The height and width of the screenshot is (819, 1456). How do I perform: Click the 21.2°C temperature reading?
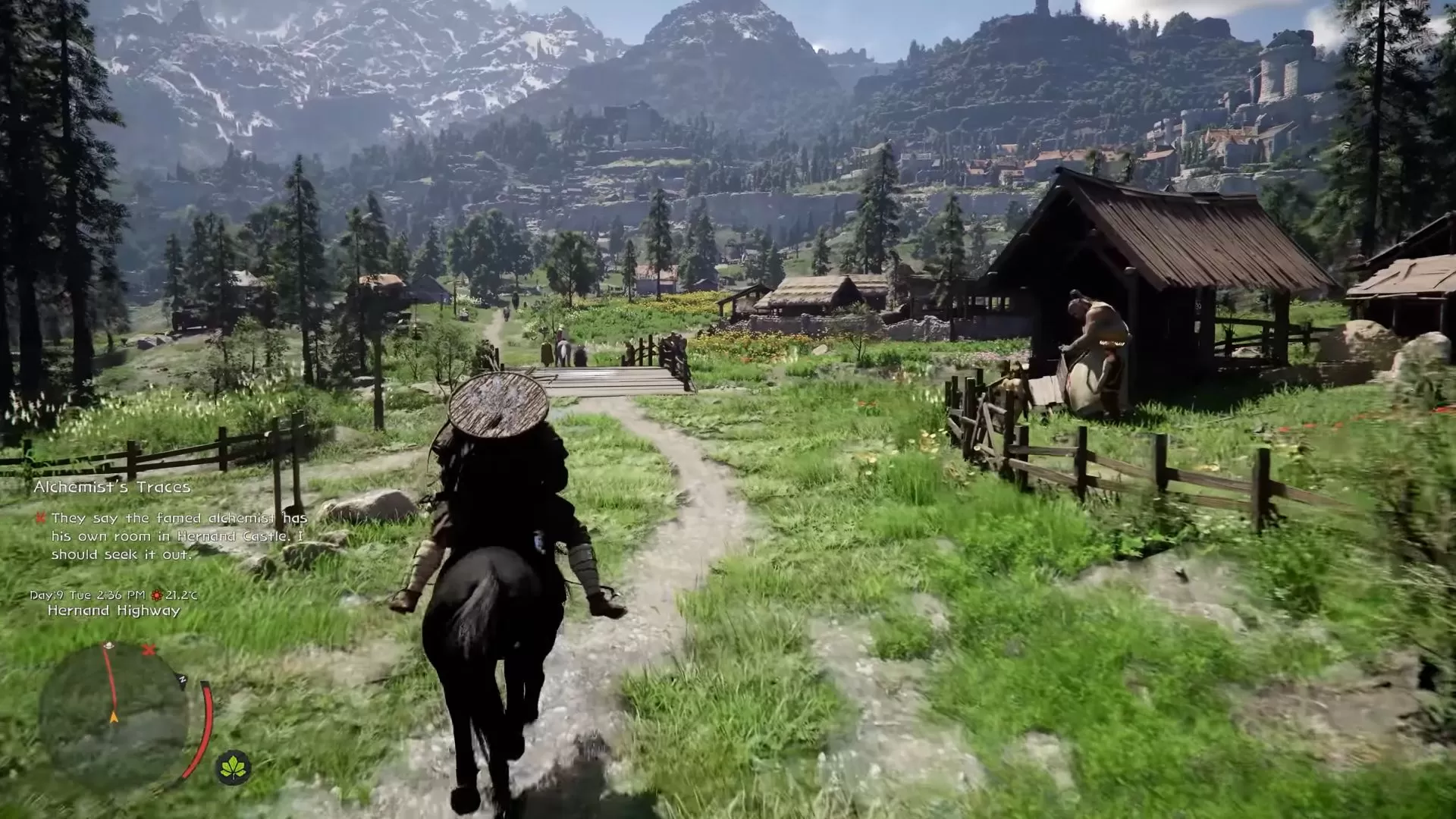176,596
